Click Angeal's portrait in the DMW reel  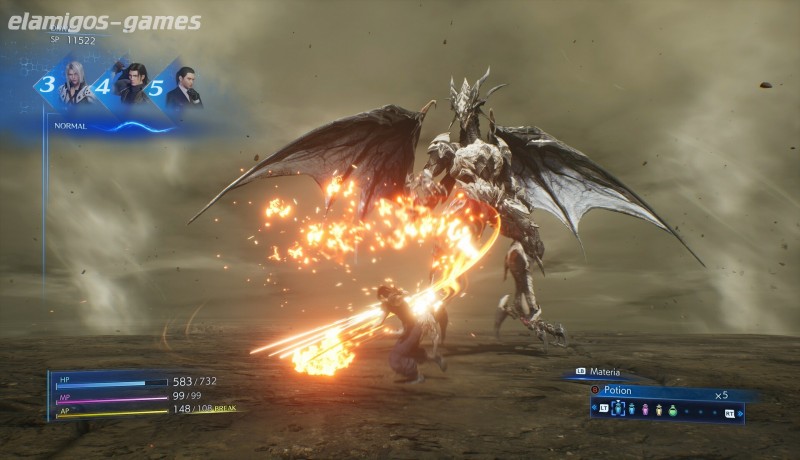pyautogui.click(x=132, y=83)
